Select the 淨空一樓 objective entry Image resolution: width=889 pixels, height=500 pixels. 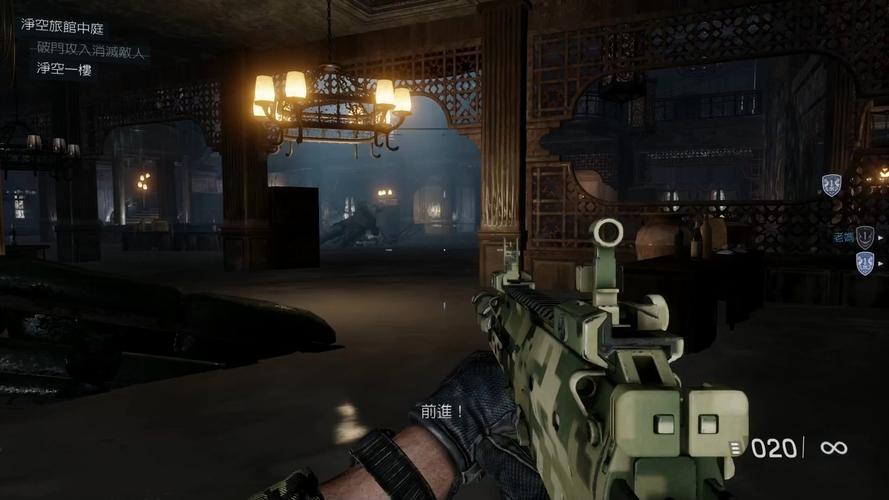pos(64,69)
